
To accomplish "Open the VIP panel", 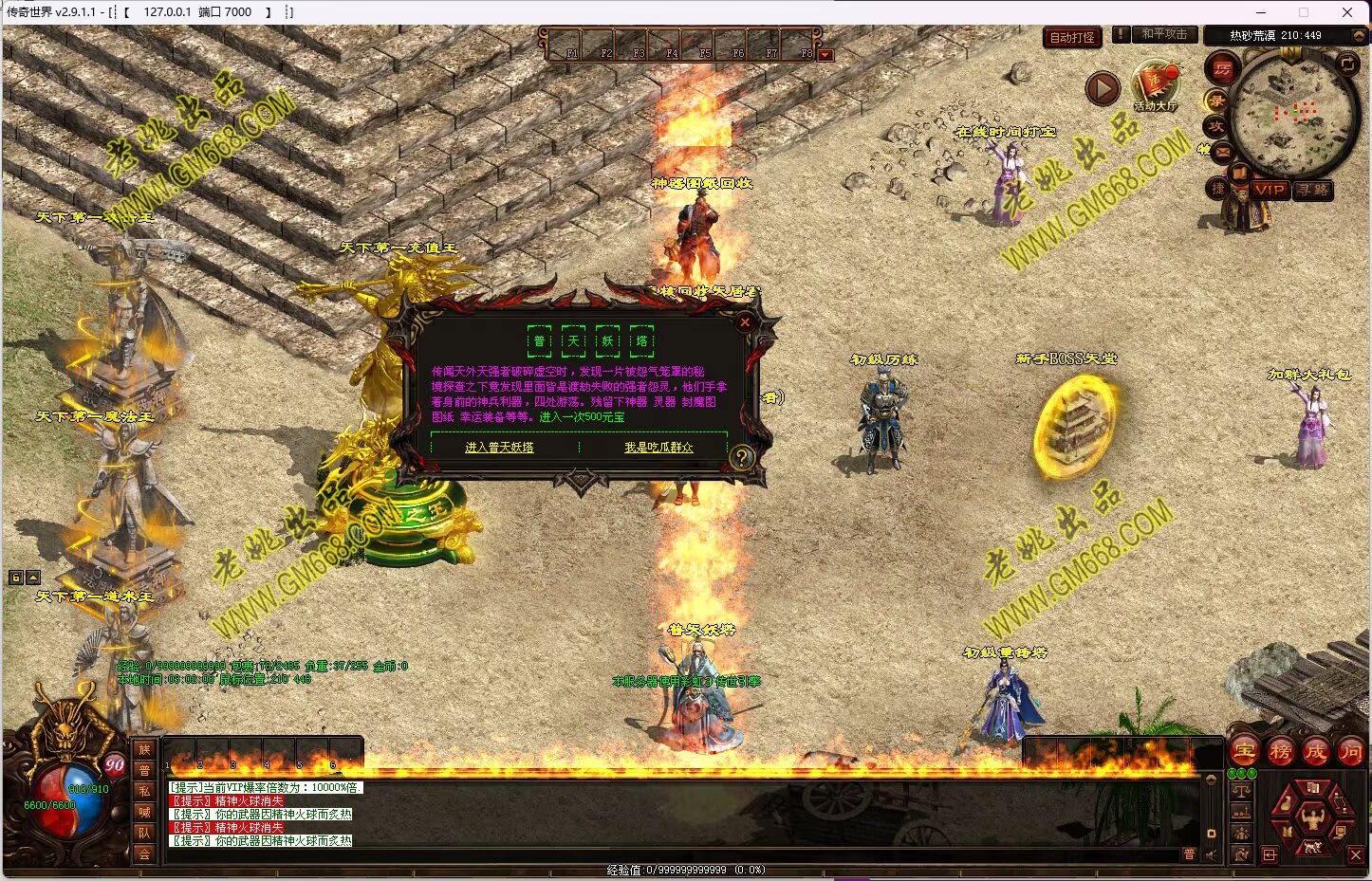I will (1269, 190).
